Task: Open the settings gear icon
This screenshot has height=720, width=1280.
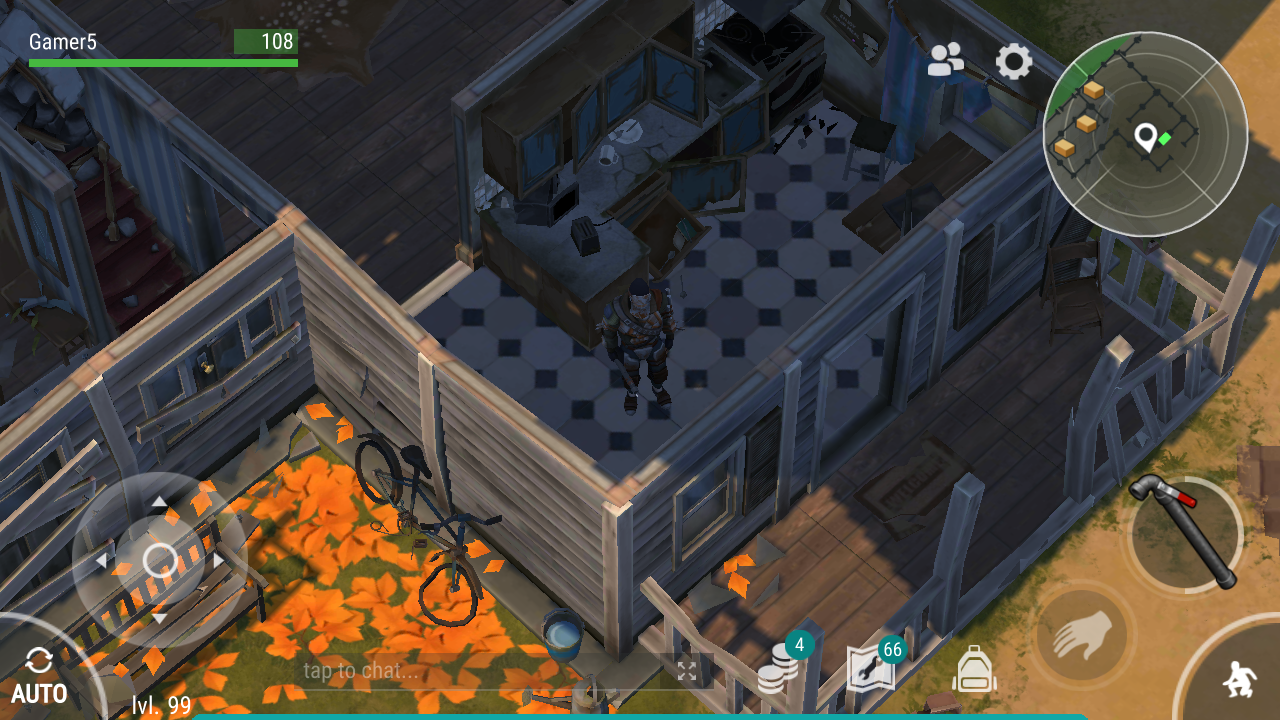Action: pos(1014,62)
